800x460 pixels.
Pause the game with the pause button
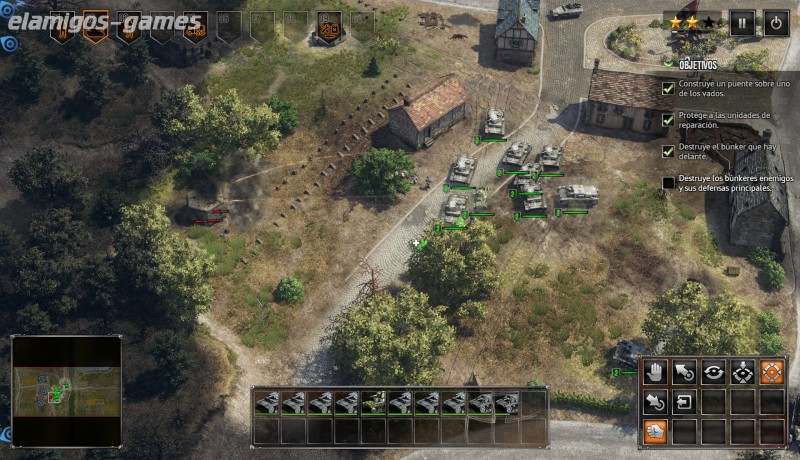pos(742,23)
